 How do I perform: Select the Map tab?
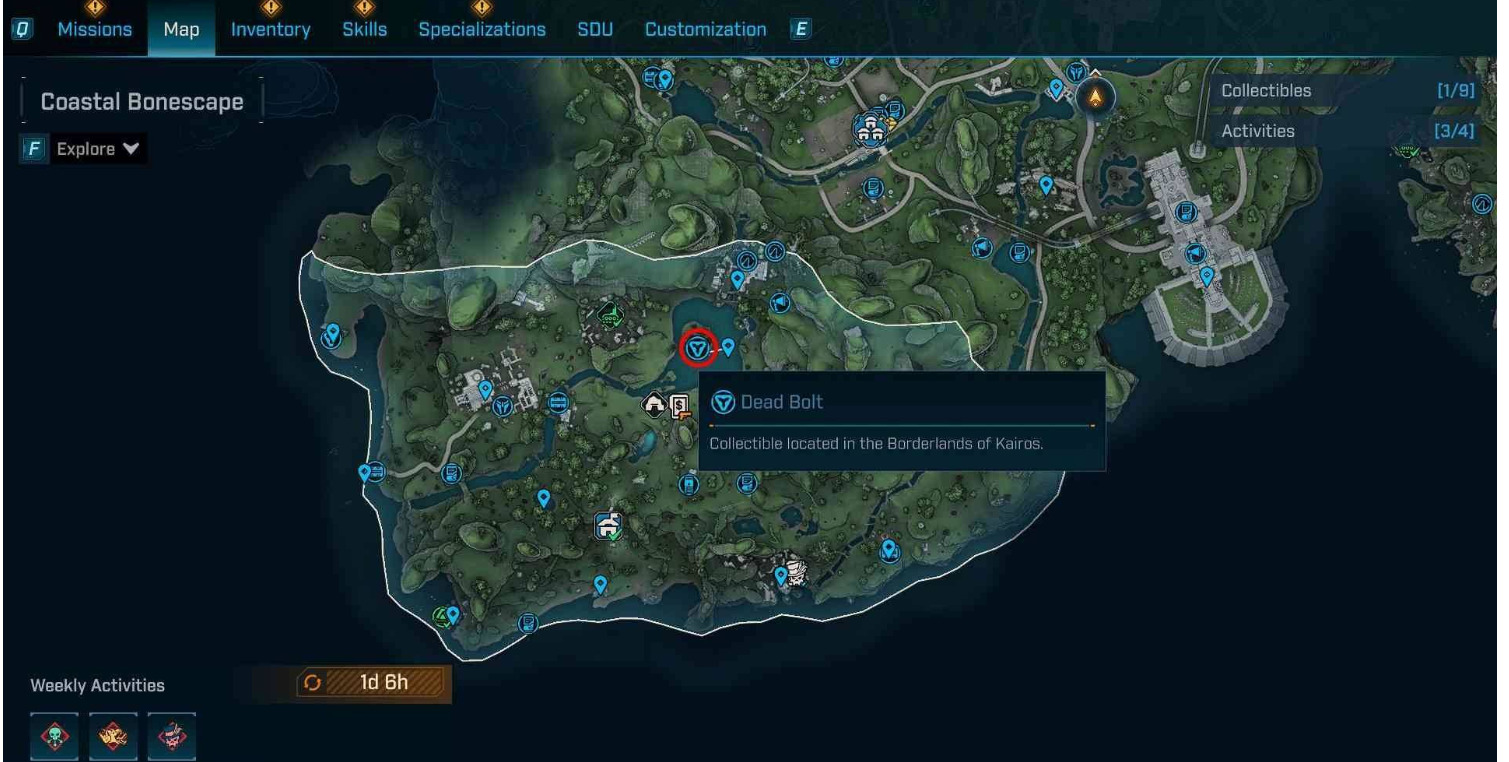point(181,30)
